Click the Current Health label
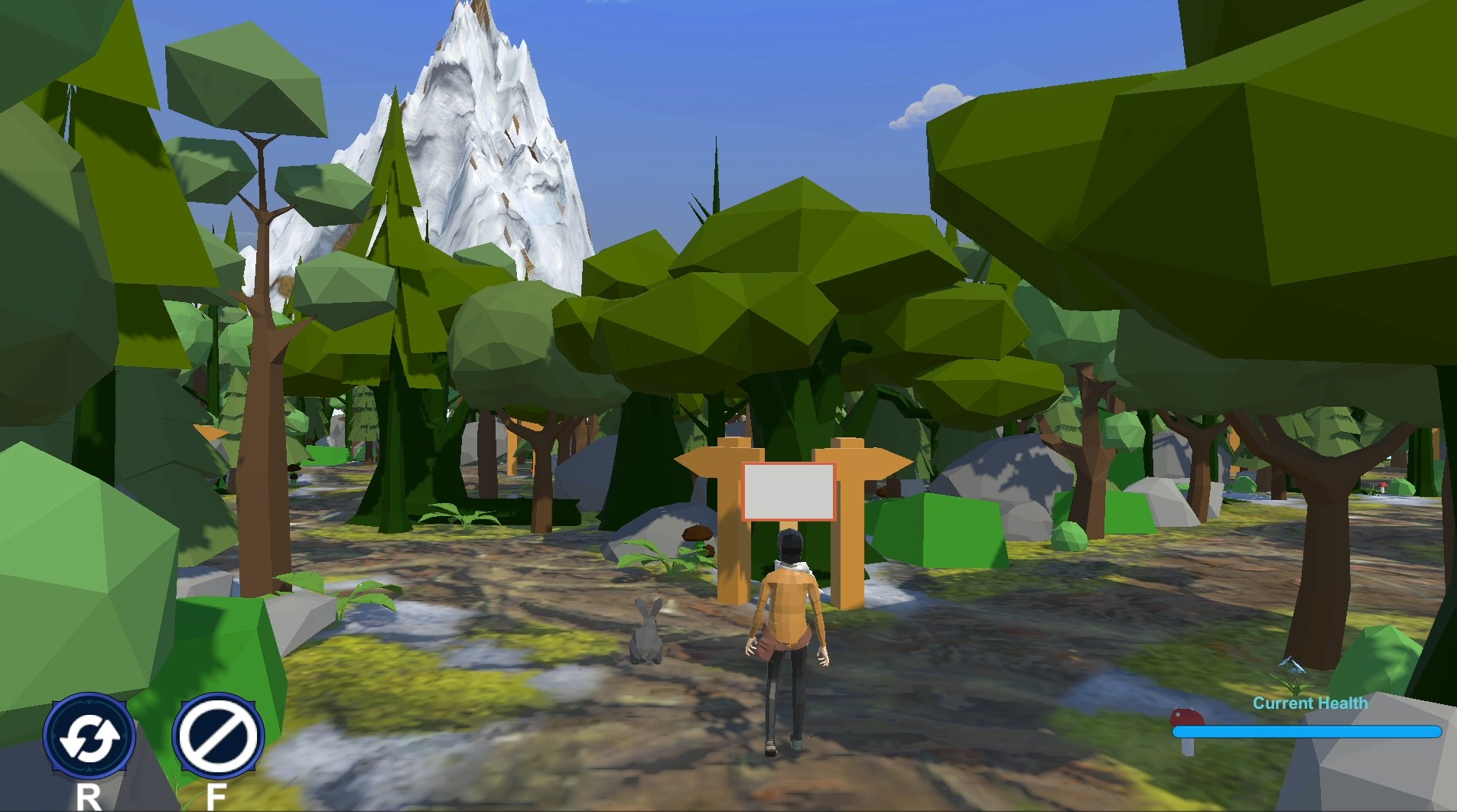The image size is (1457, 812). [1309, 703]
